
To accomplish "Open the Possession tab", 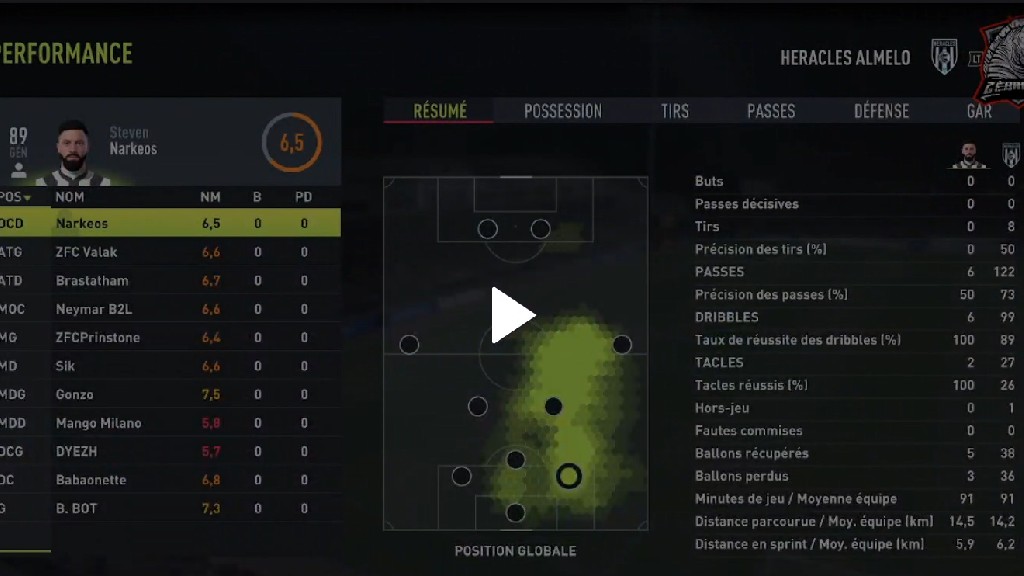I will tap(563, 111).
